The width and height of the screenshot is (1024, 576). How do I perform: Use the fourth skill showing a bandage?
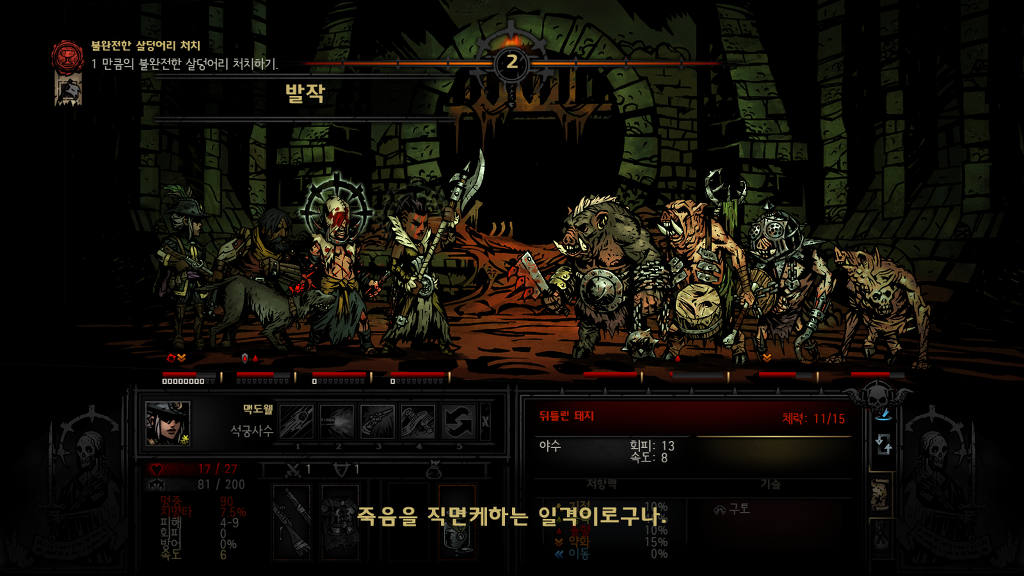pos(418,421)
